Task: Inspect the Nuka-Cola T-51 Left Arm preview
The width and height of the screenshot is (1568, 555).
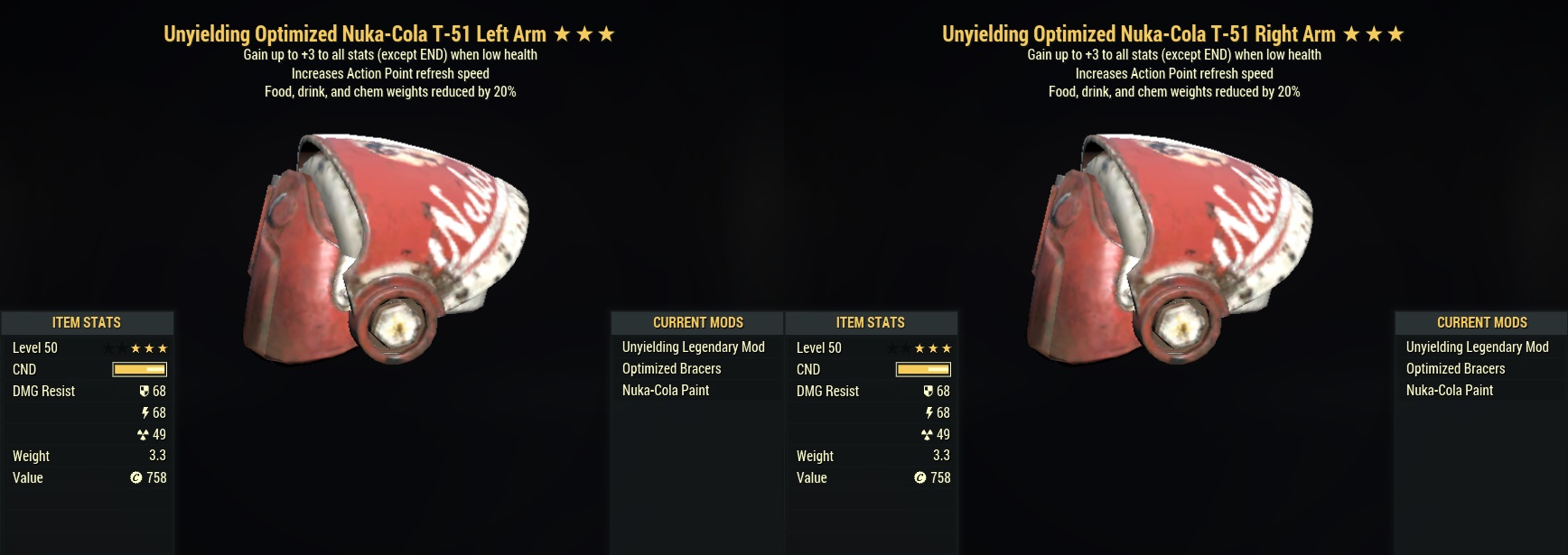Action: point(386,248)
